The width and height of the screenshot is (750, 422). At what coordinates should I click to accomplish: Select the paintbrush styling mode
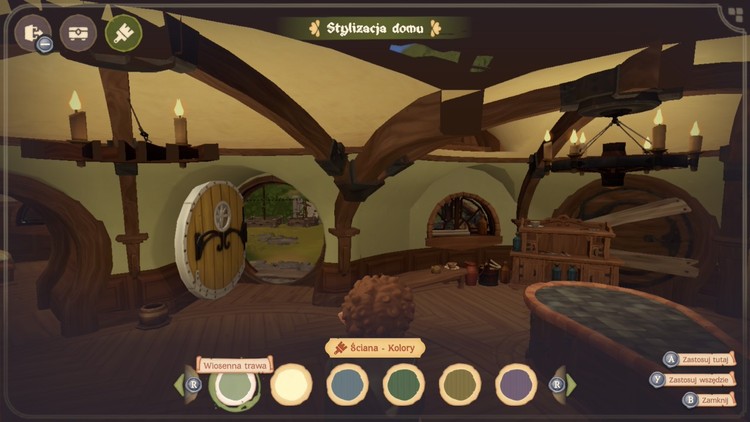[x=123, y=32]
